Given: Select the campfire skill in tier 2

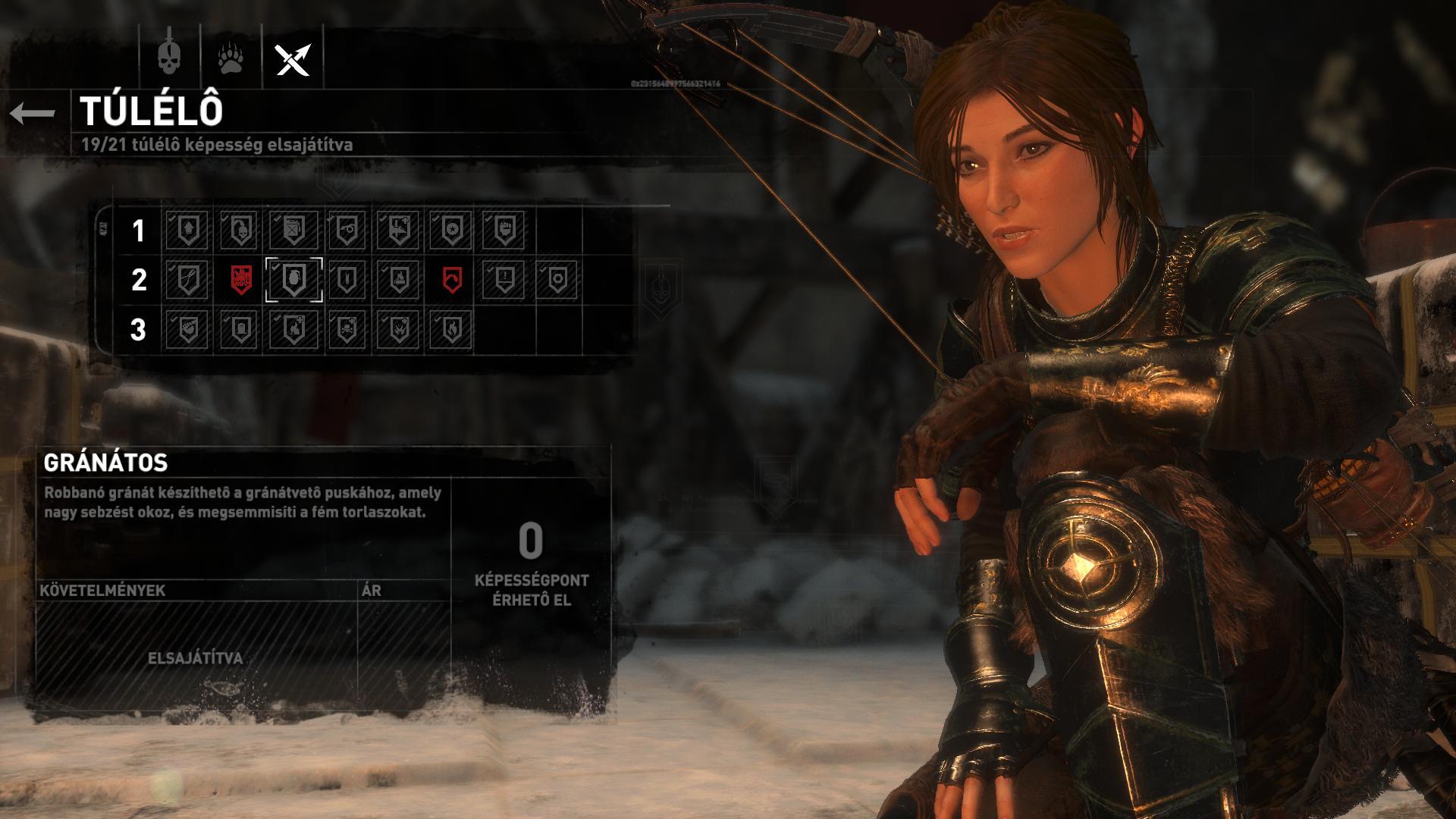Looking at the screenshot, I should click(399, 280).
